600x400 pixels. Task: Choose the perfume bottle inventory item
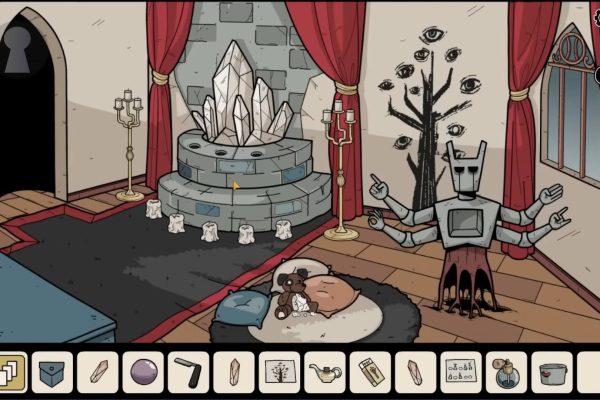click(506, 372)
